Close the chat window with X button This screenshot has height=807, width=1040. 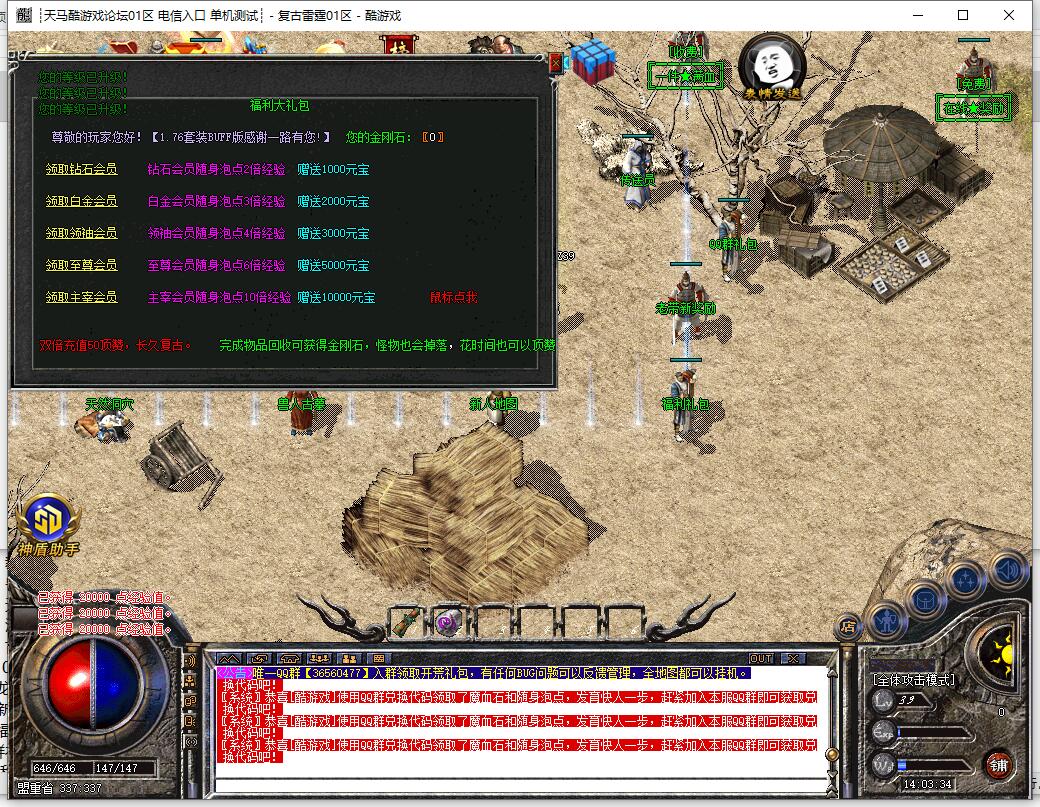[792, 658]
